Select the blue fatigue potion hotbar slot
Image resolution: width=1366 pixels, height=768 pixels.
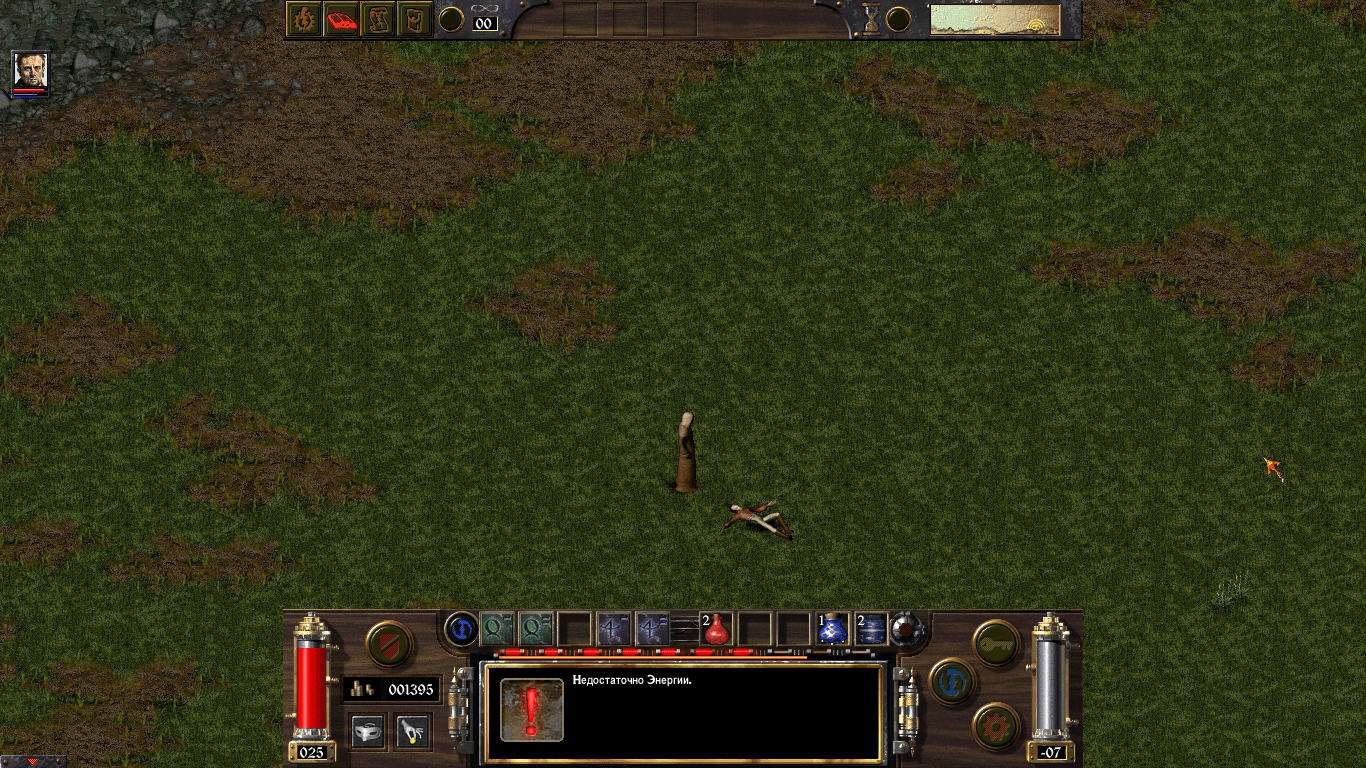833,630
